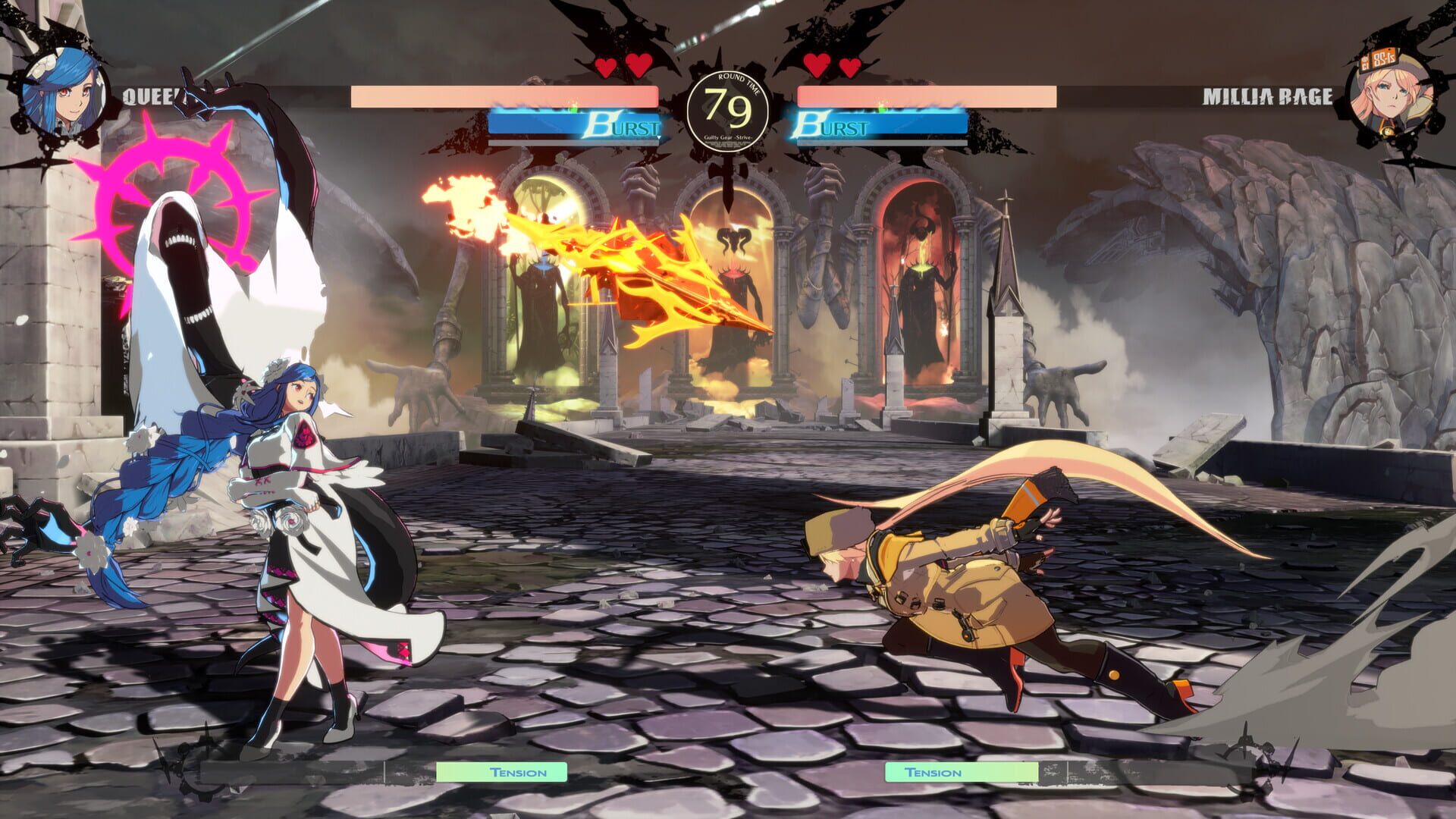Click the right red heart above player two
This screenshot has height=819, width=1456.
coord(847,66)
